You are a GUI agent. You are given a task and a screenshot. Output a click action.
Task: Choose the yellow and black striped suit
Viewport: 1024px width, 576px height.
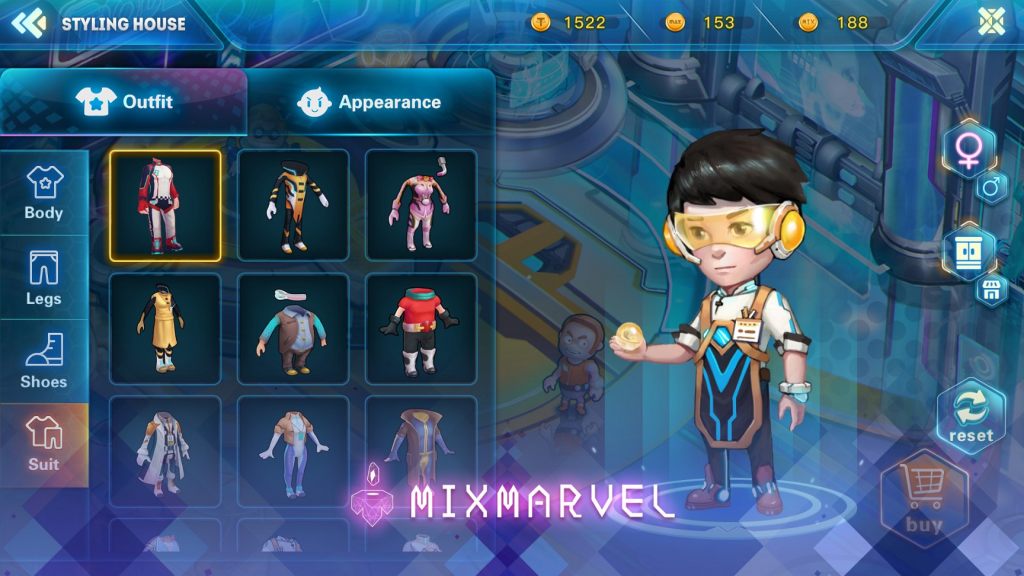293,205
